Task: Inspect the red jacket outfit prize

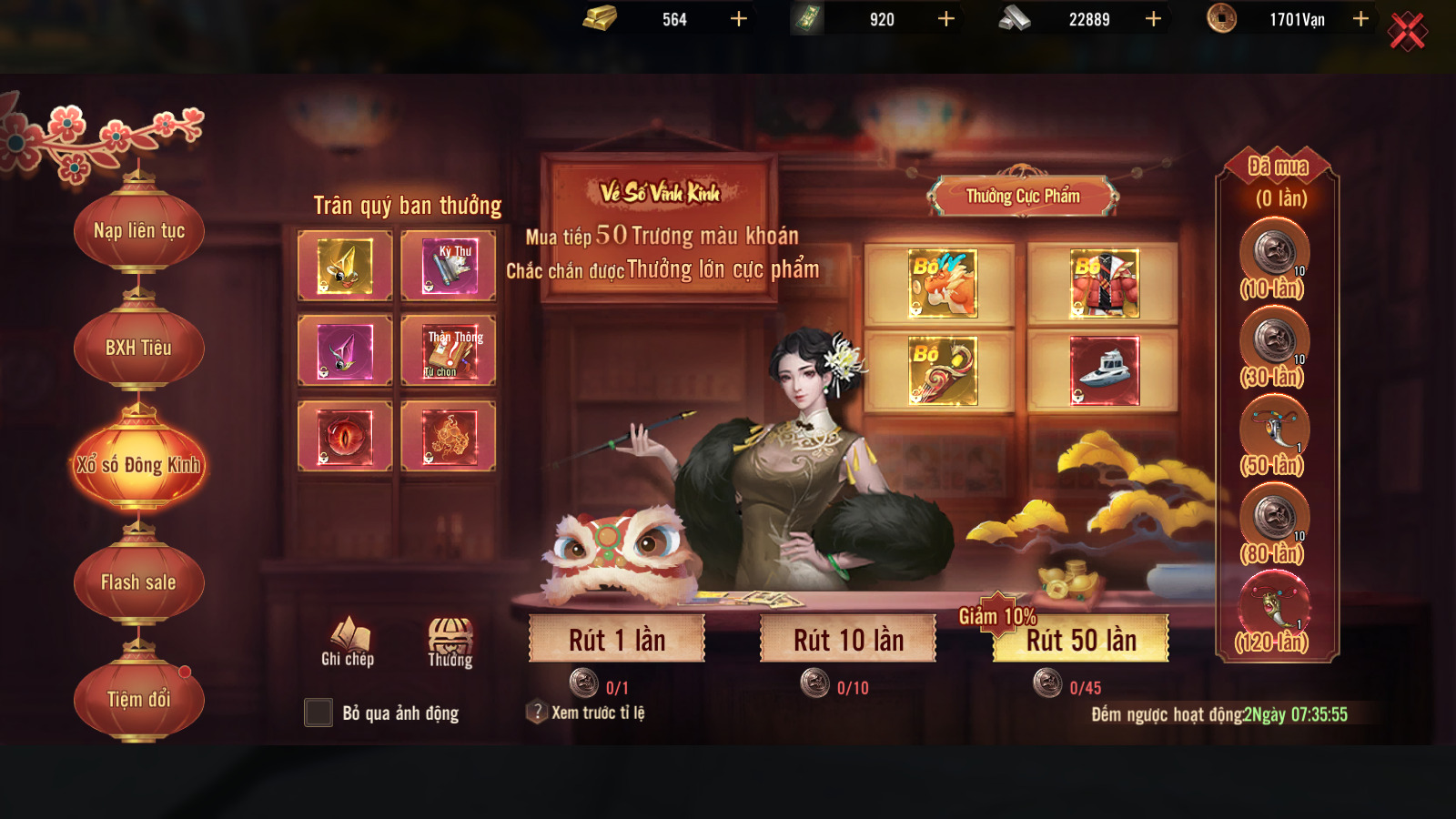Action: pos(1104,284)
